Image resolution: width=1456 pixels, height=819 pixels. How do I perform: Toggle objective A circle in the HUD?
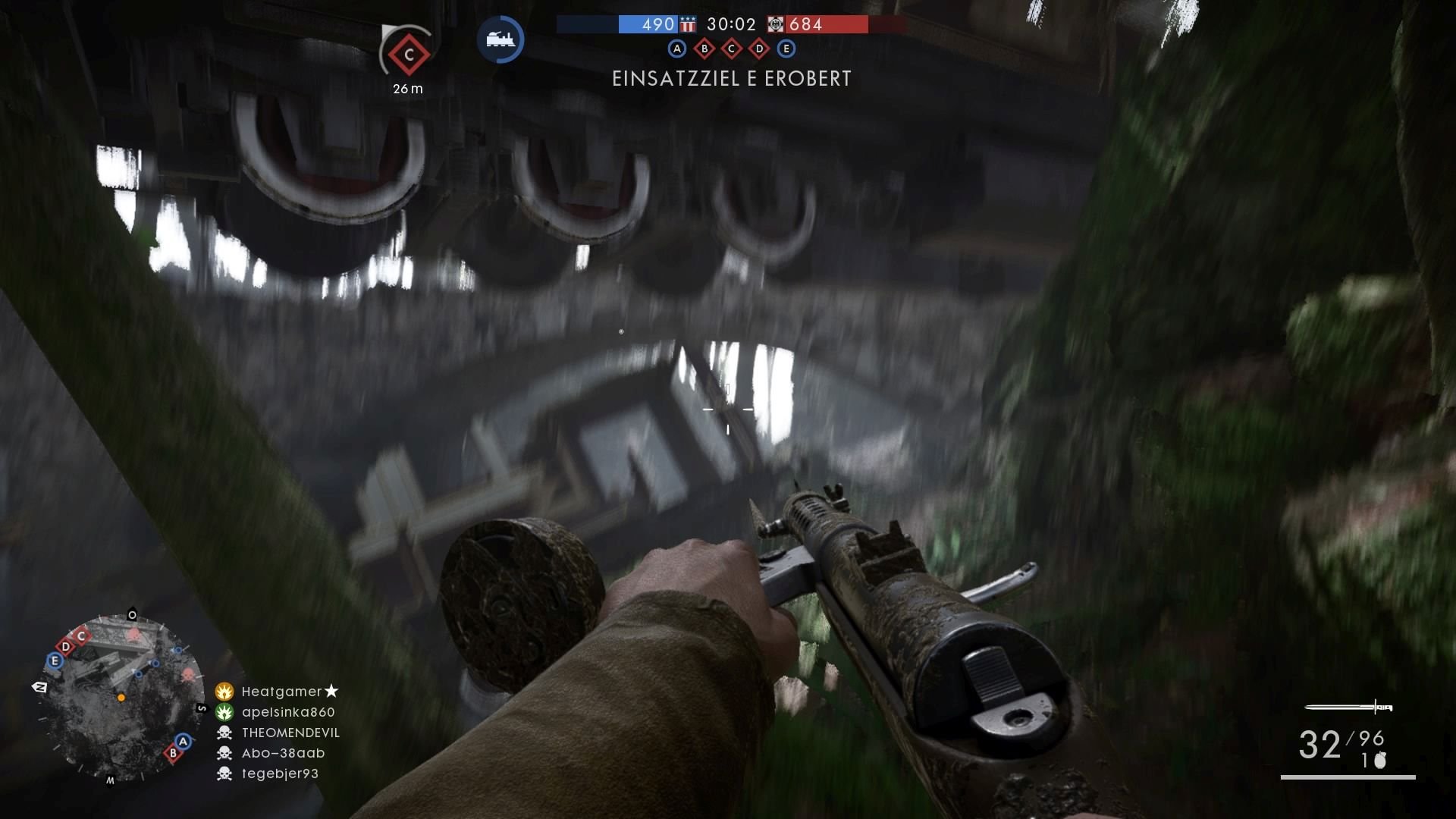(x=677, y=49)
